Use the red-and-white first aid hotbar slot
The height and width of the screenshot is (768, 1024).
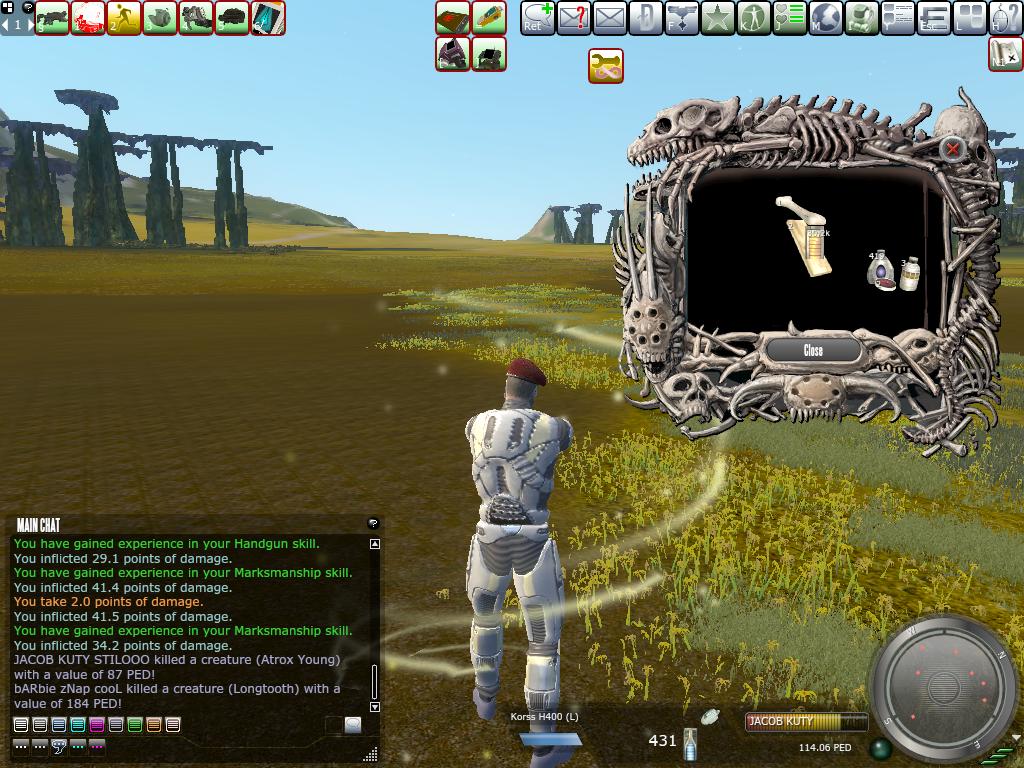pos(88,18)
